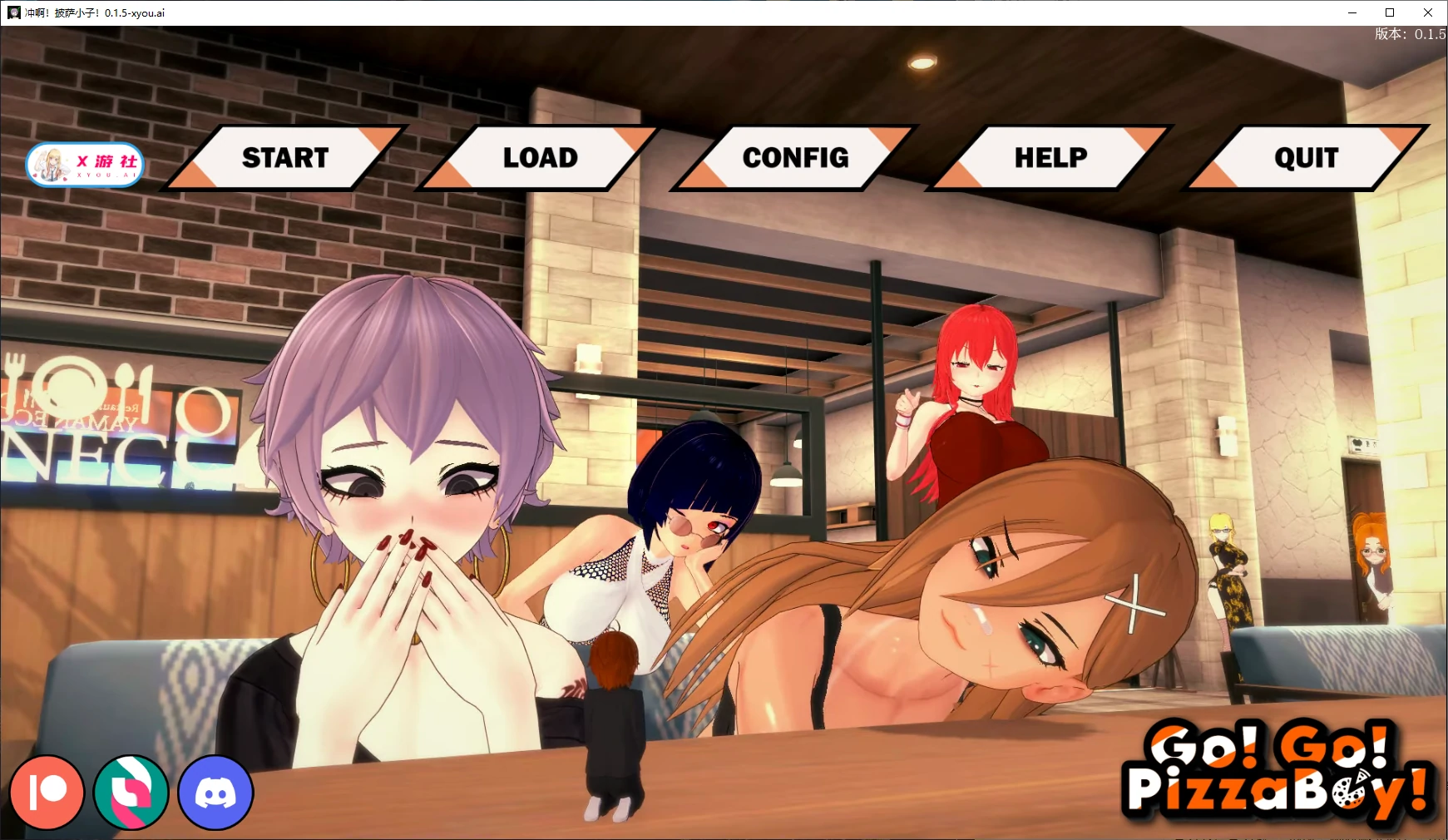Image resolution: width=1448 pixels, height=840 pixels.
Task: Click the 版本: 0.1.5 version label
Action: click(1410, 35)
